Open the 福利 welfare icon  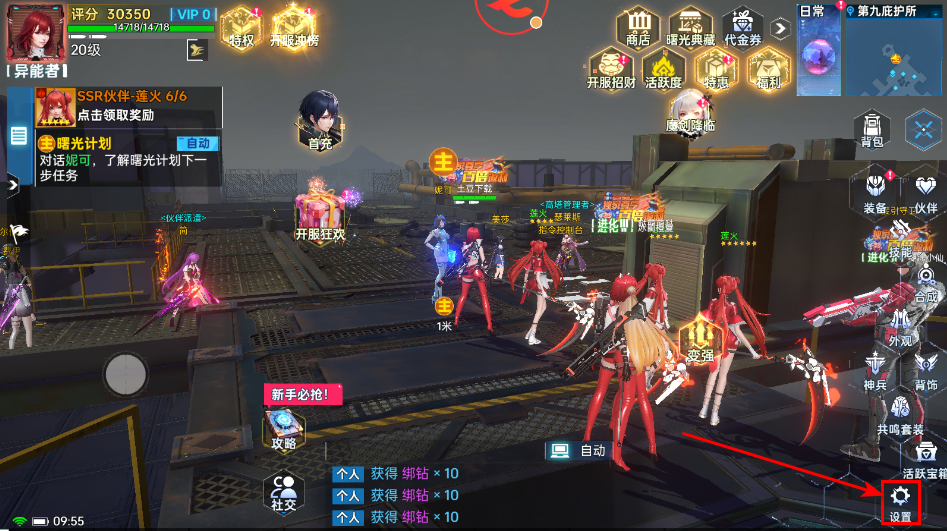[768, 68]
